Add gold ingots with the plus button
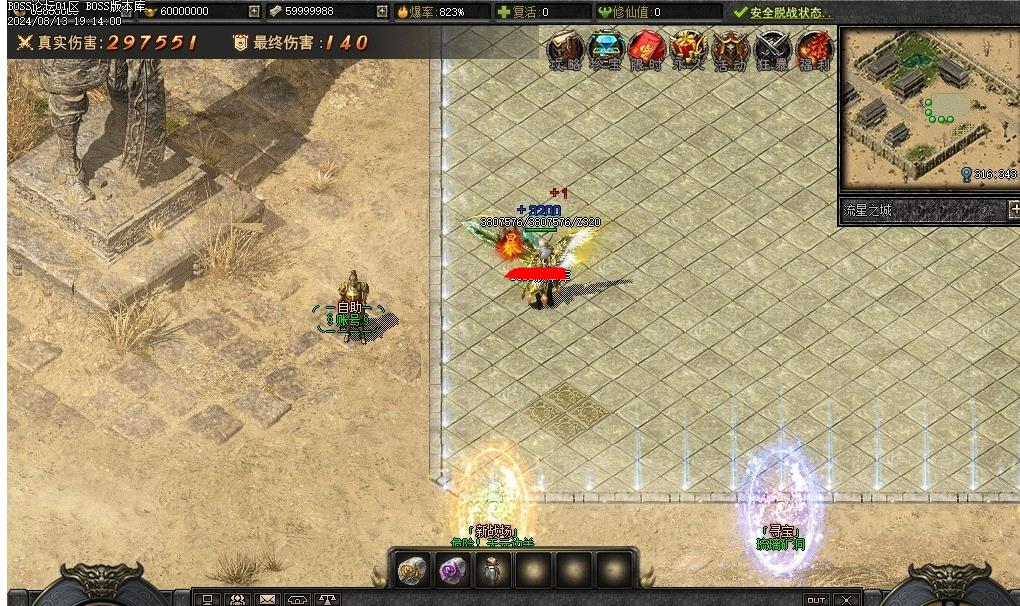This screenshot has height=606, width=1020. coord(254,12)
